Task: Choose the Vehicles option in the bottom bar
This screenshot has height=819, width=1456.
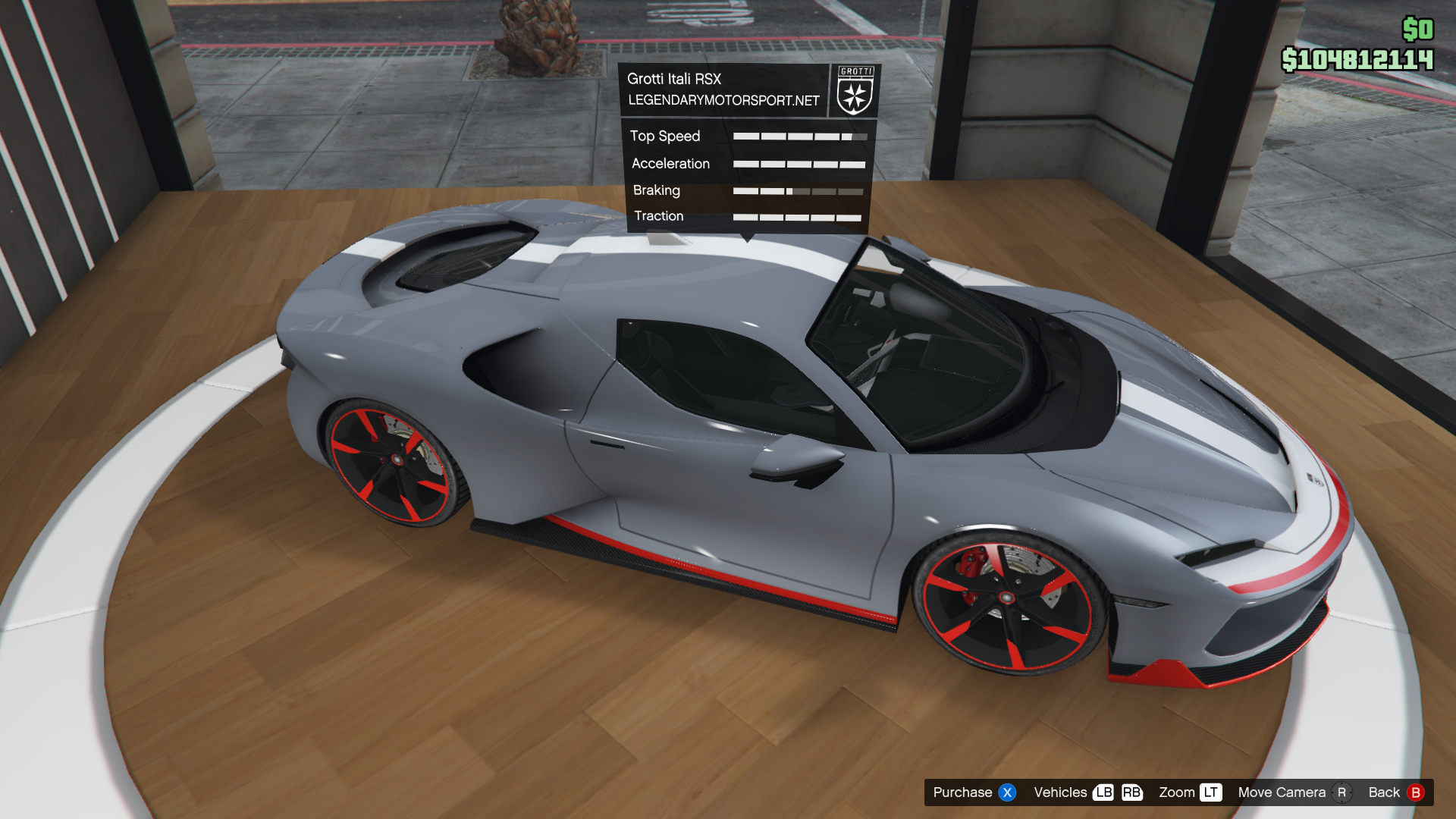Action: click(1087, 792)
